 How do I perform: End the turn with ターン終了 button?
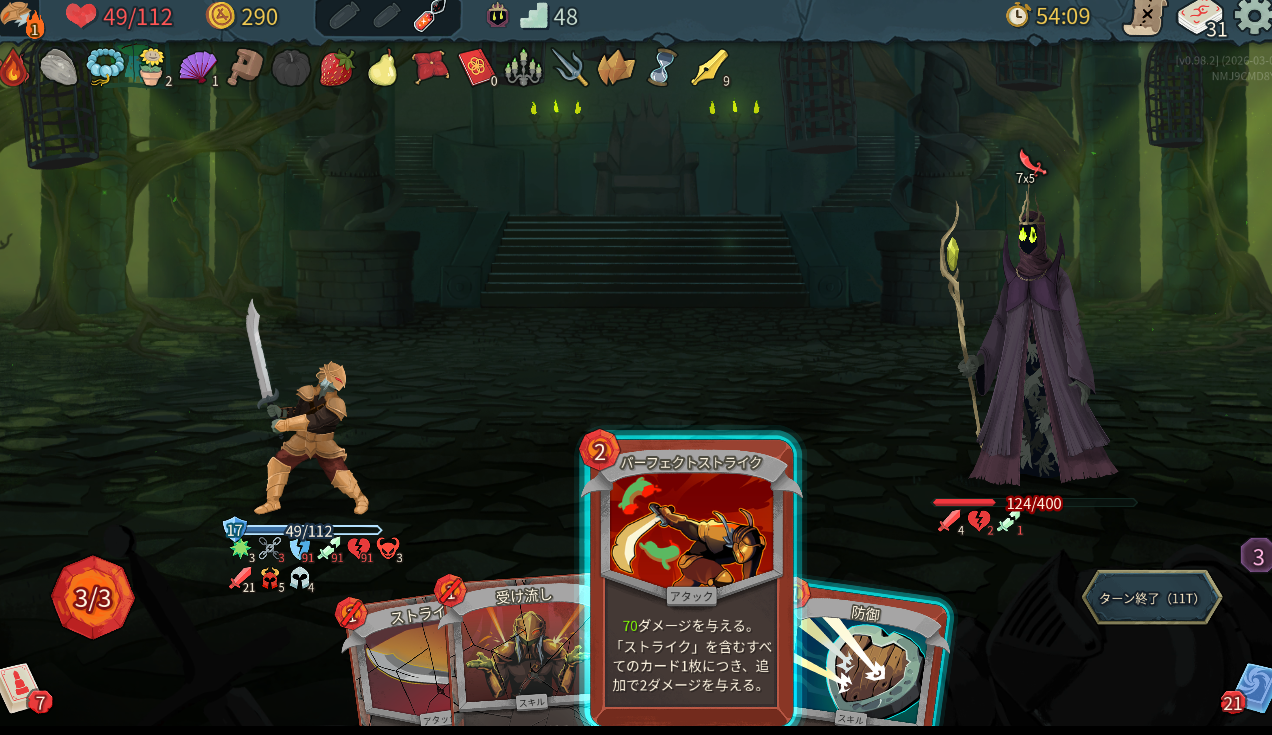(1151, 598)
